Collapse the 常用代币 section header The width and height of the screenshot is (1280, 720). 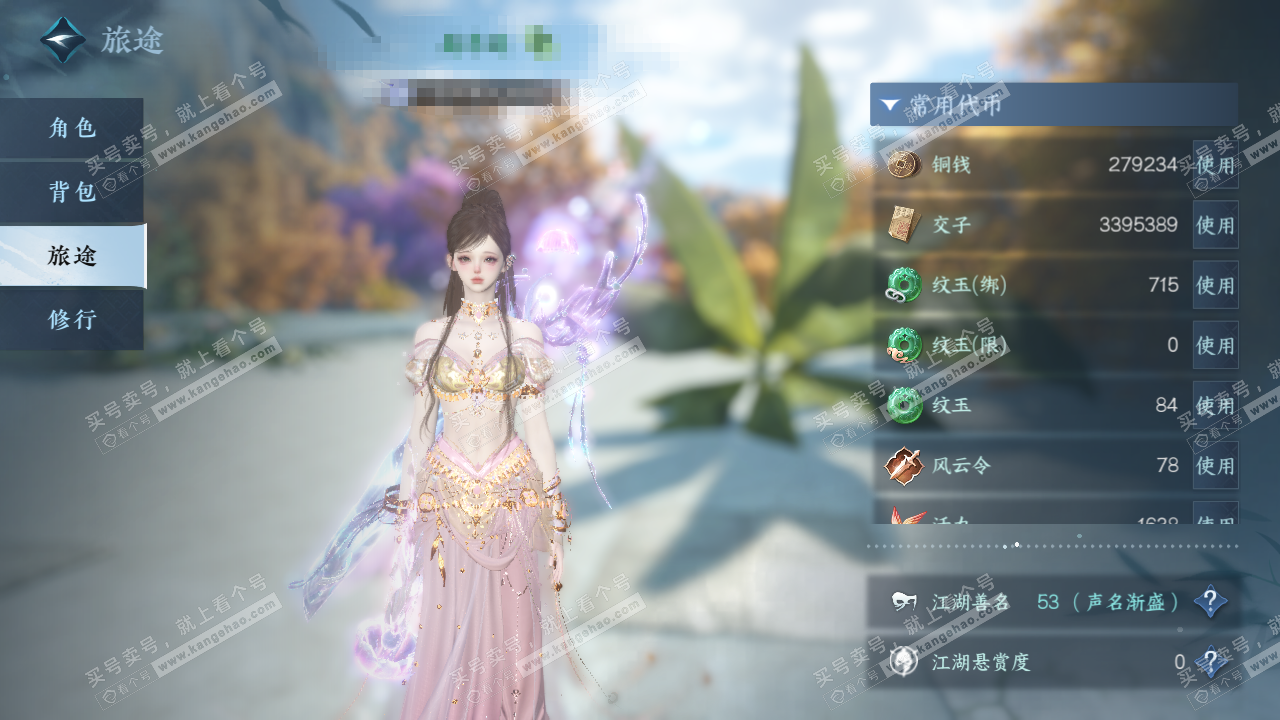point(1053,104)
